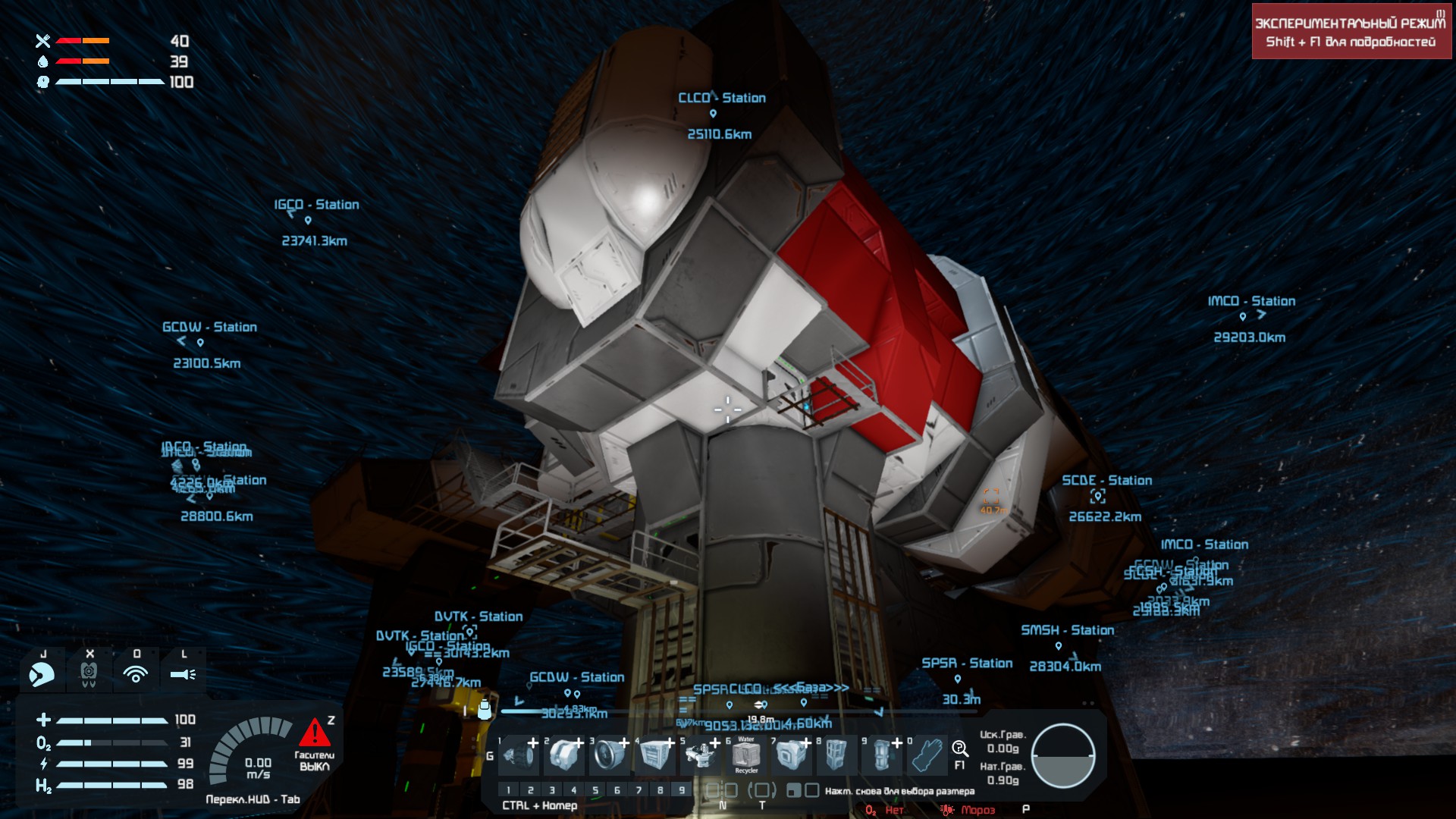Click the experimental mode red banner
This screenshot has width=1456, height=819.
1351,32
